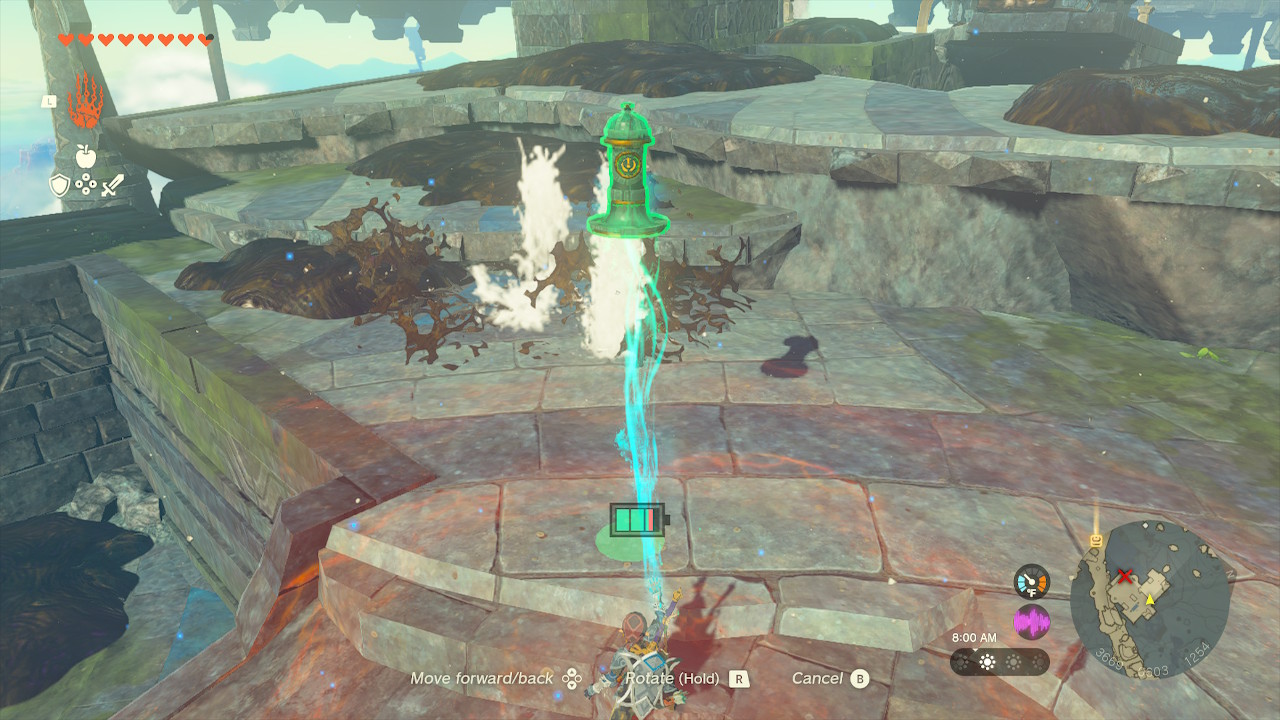Toggle the fourth weather forecast icon

click(1038, 661)
